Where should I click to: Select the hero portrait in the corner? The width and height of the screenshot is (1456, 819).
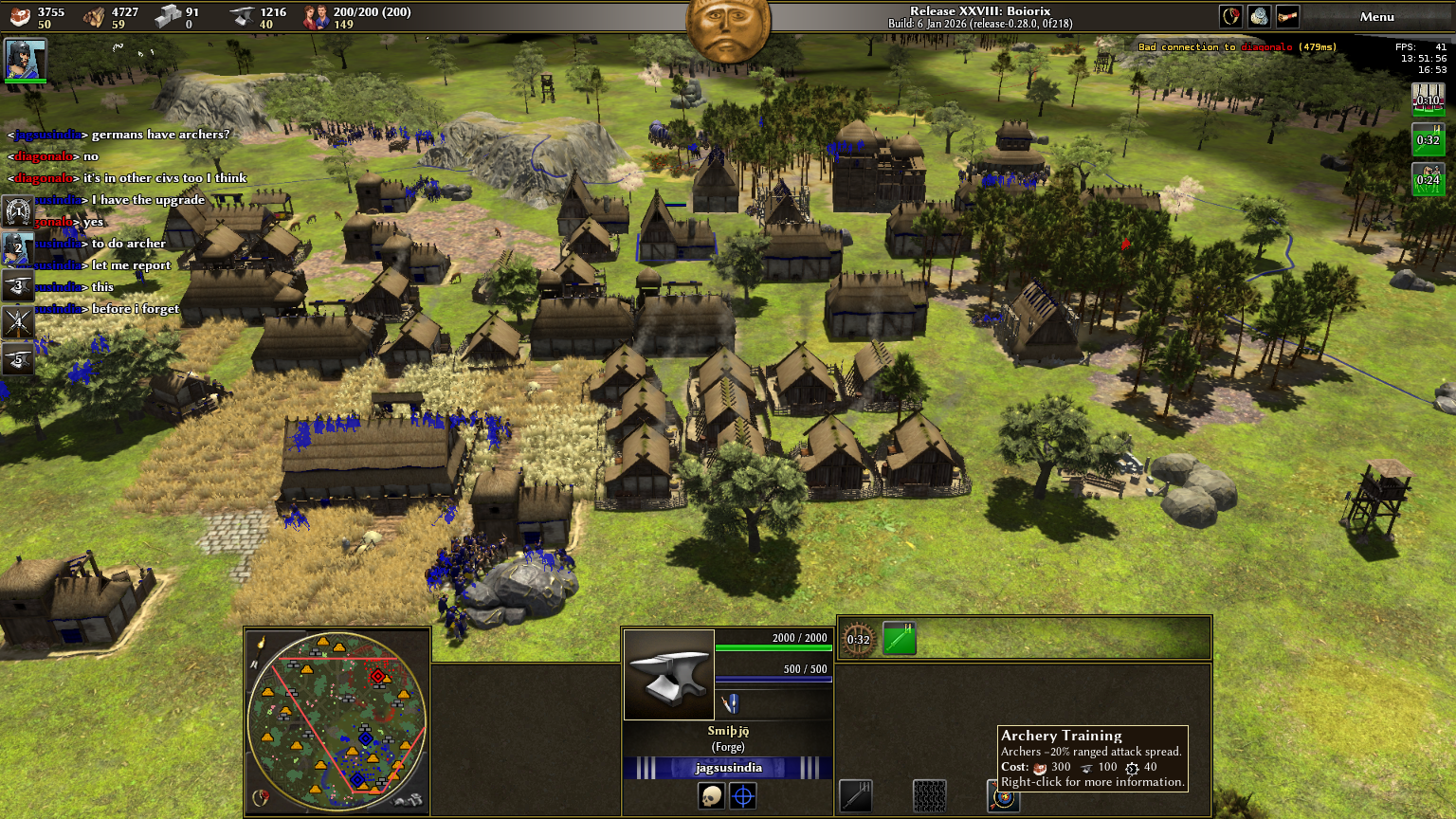click(25, 59)
